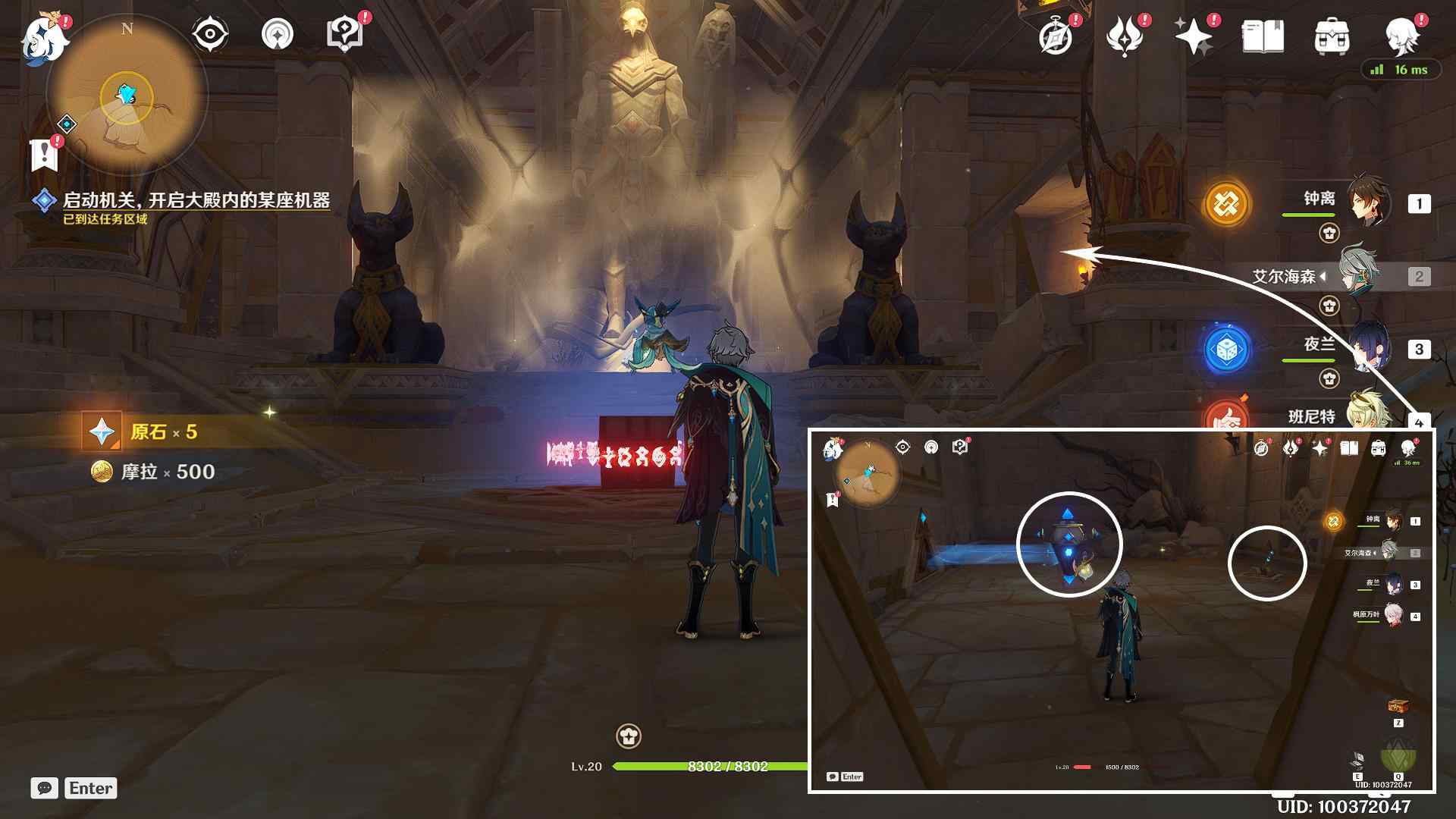
Task: Open the wish star icon
Action: (x=1194, y=36)
